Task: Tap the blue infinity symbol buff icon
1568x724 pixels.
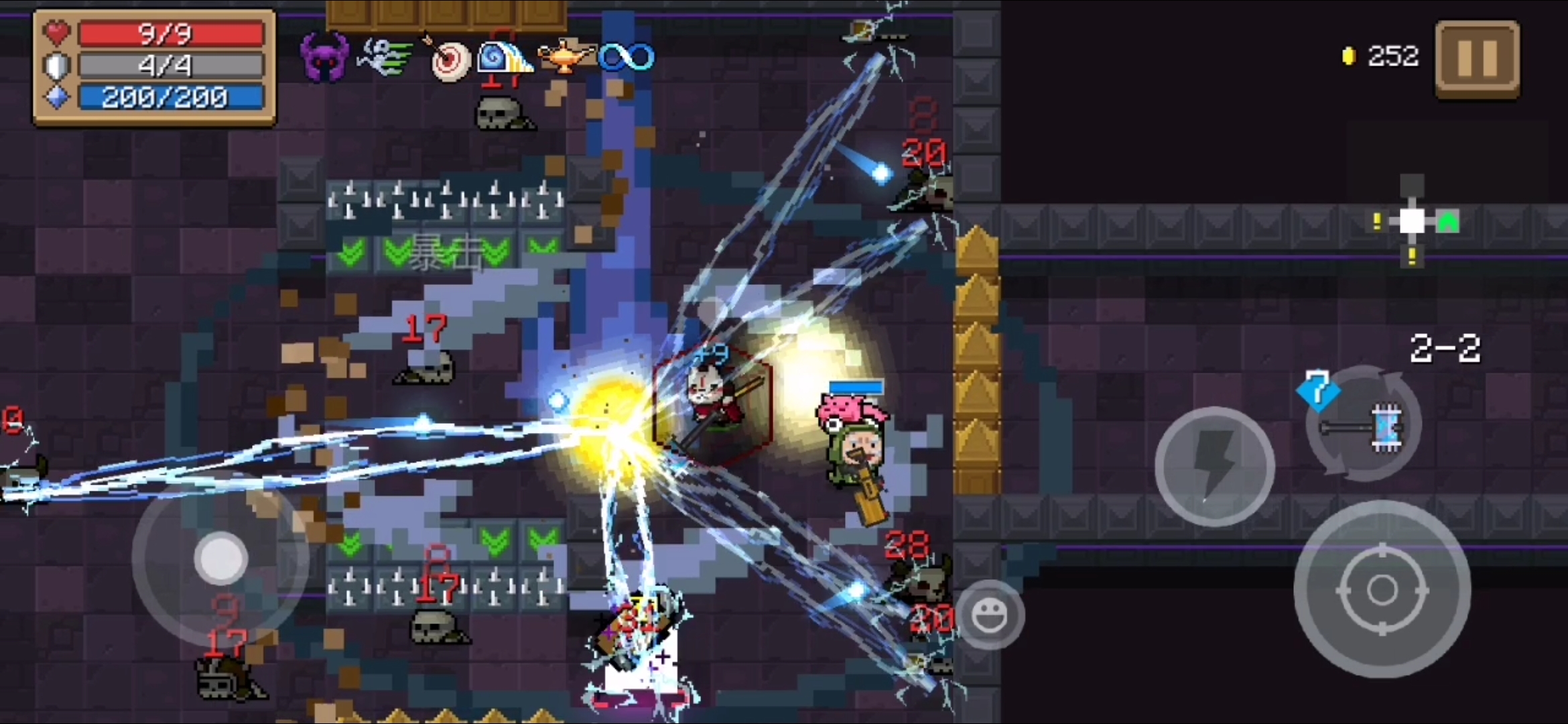Action: click(x=627, y=58)
